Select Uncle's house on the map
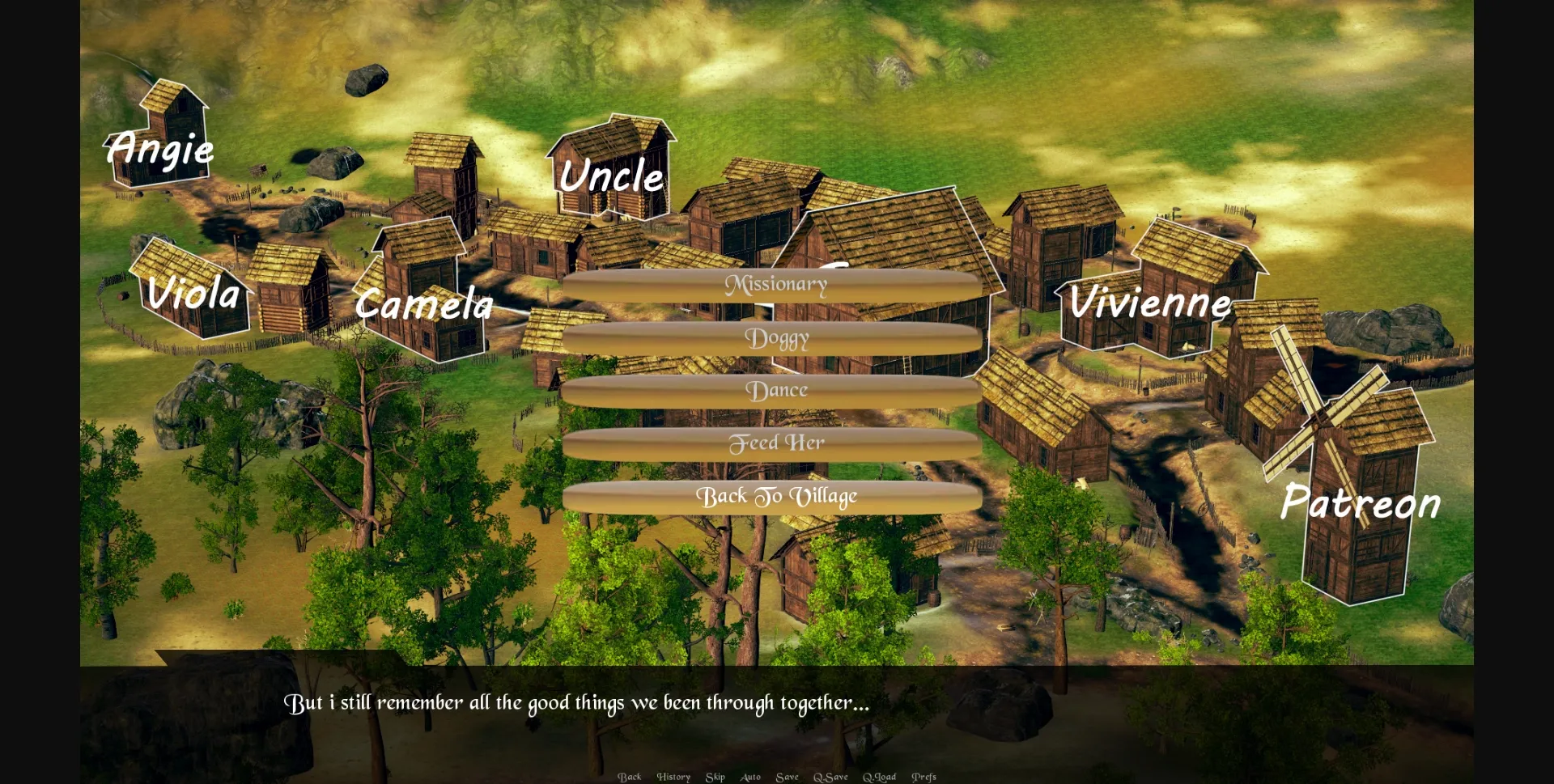Image resolution: width=1554 pixels, height=784 pixels. pos(613,170)
